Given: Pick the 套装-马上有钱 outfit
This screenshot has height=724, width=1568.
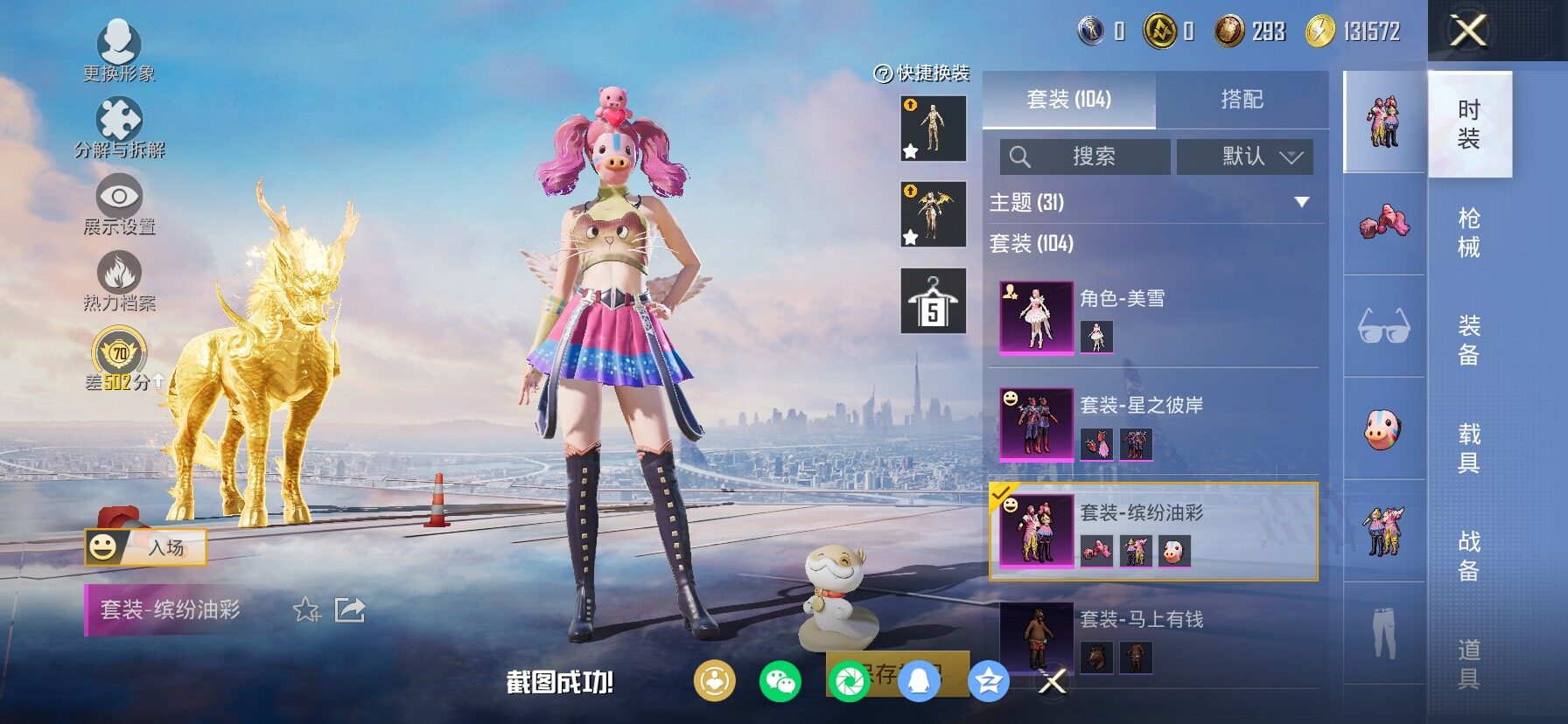Looking at the screenshot, I should (1153, 638).
